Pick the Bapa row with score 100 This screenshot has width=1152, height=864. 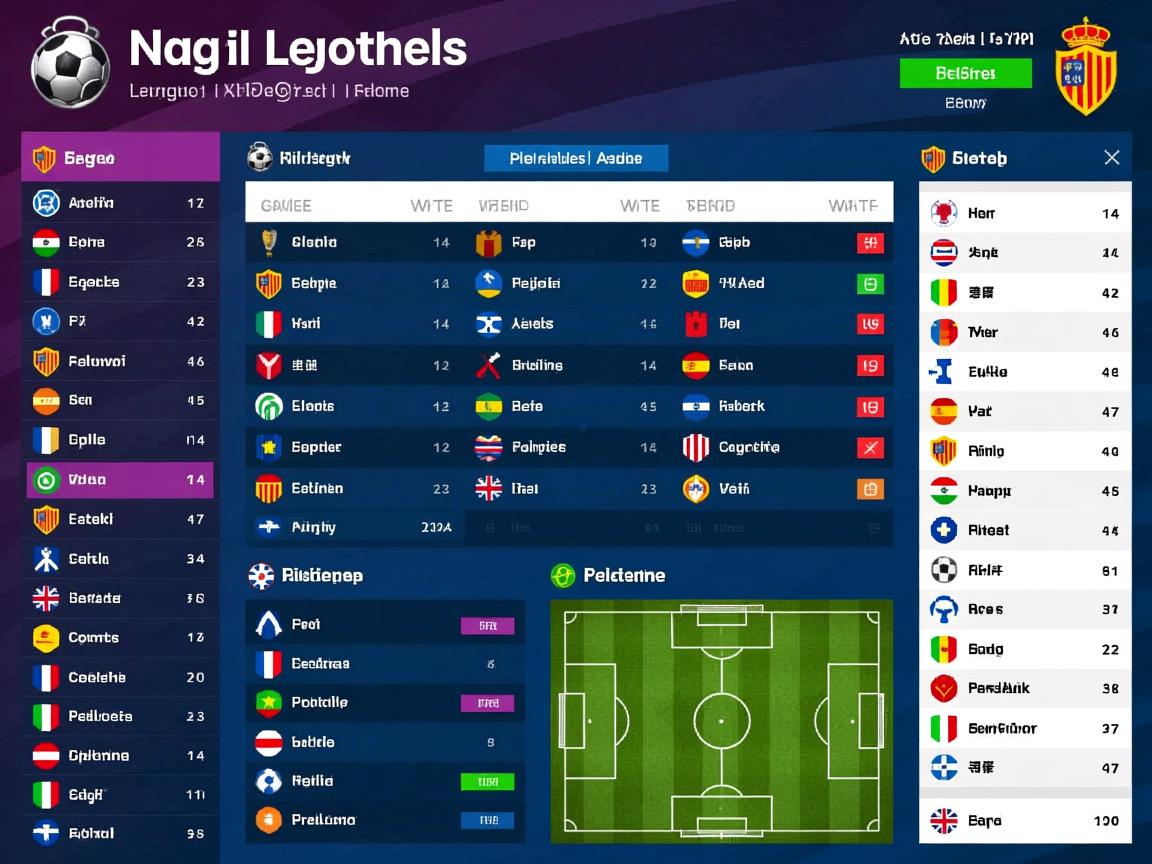(x=1025, y=821)
